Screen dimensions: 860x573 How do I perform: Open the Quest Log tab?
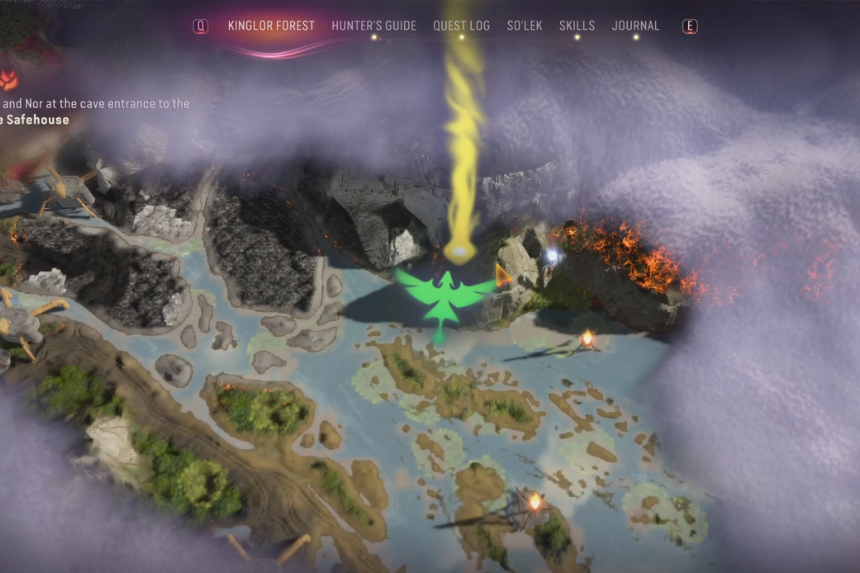pyautogui.click(x=461, y=26)
